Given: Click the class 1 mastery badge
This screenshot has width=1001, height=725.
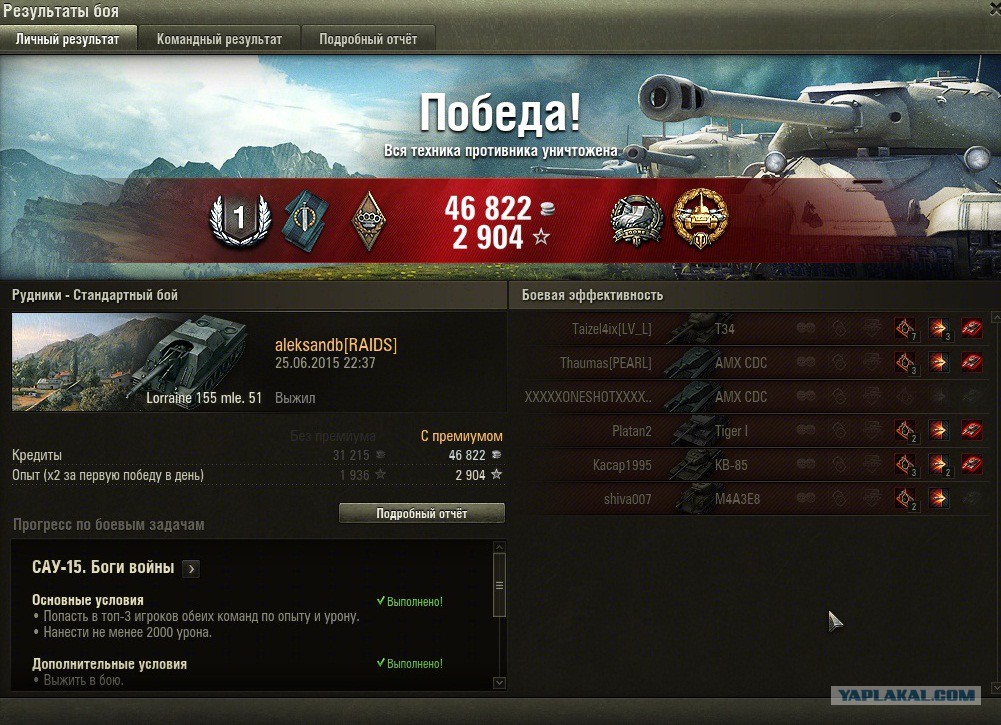Looking at the screenshot, I should 239,219.
